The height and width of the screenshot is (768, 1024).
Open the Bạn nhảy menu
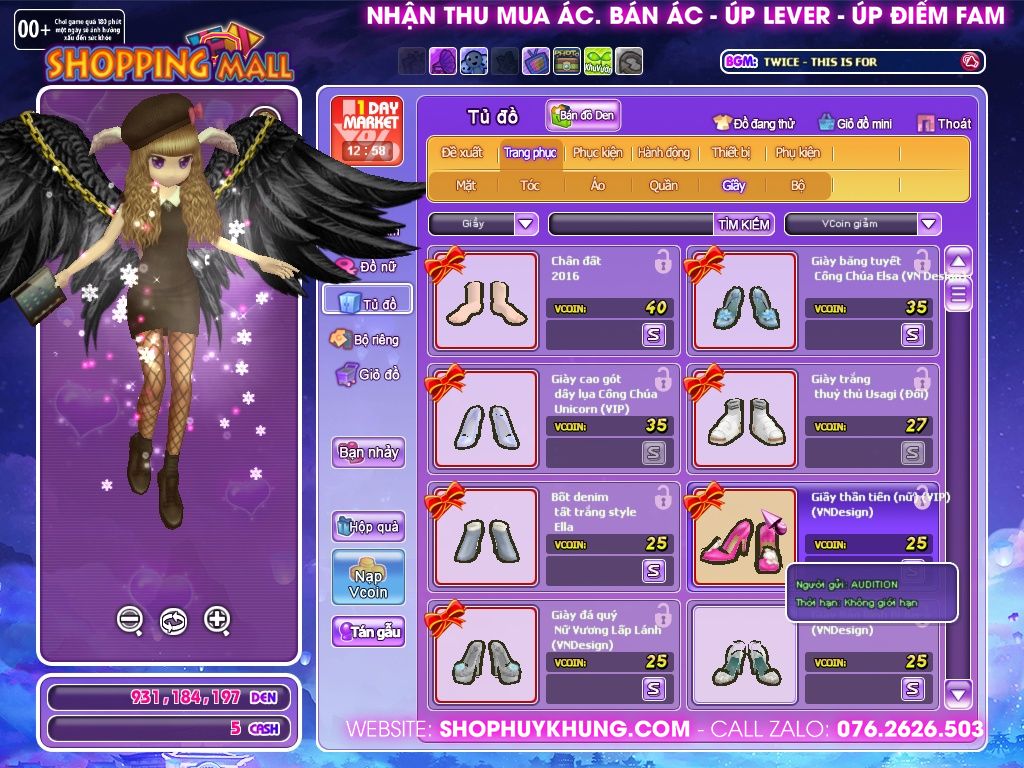coord(368,452)
